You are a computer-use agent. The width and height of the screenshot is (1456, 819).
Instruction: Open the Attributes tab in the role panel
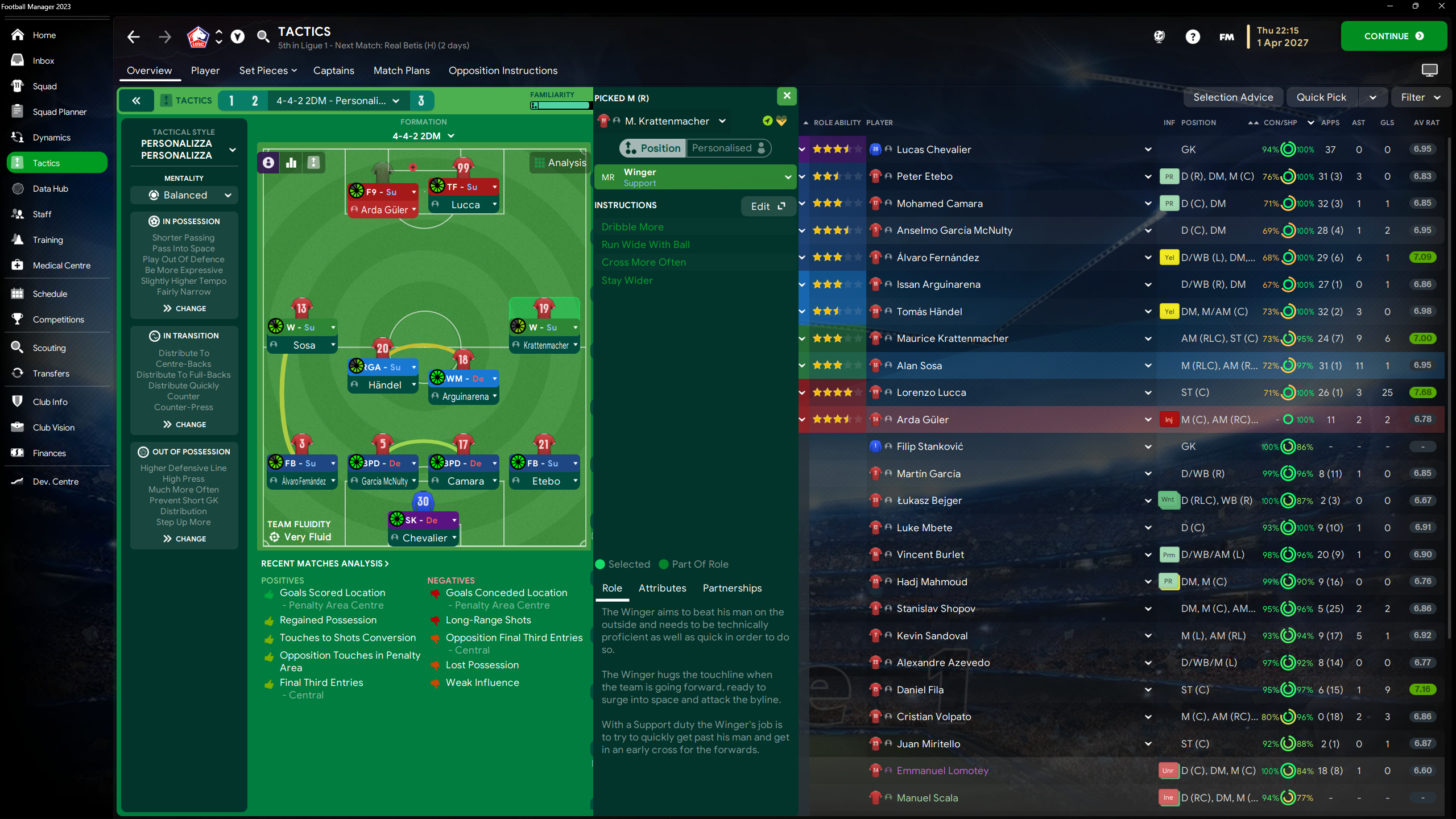coord(662,588)
